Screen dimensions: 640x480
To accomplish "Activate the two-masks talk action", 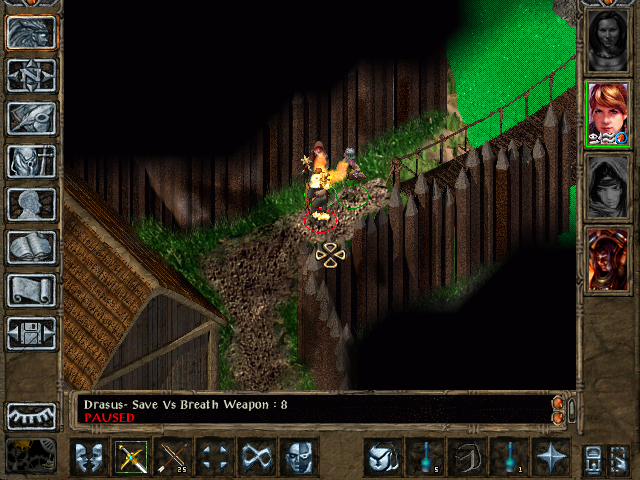I will (x=90, y=457).
